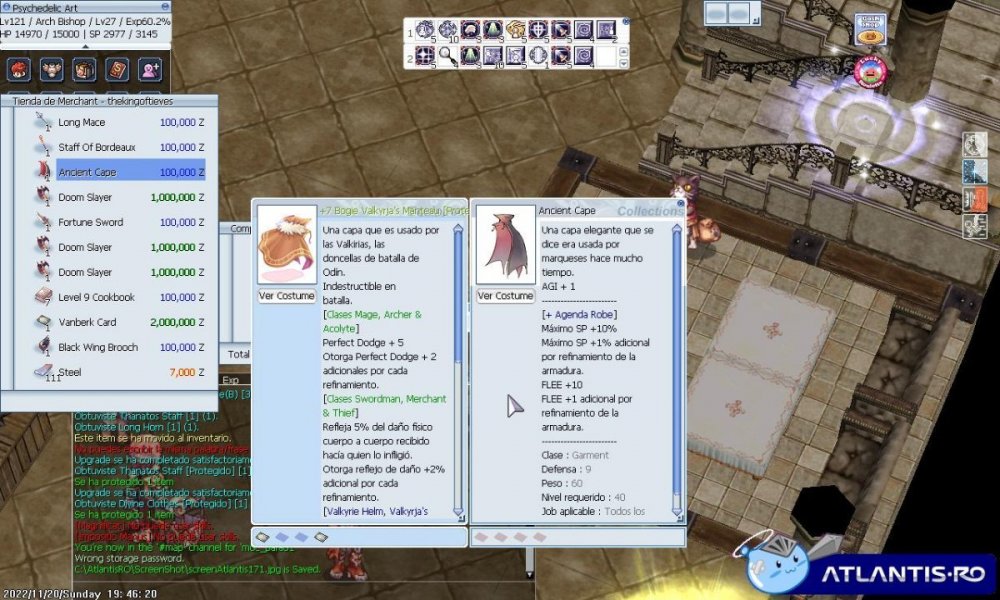Image resolution: width=1000 pixels, height=600 pixels.
Task: Activate the golden rabbit hotbar skill
Action: 515,30
